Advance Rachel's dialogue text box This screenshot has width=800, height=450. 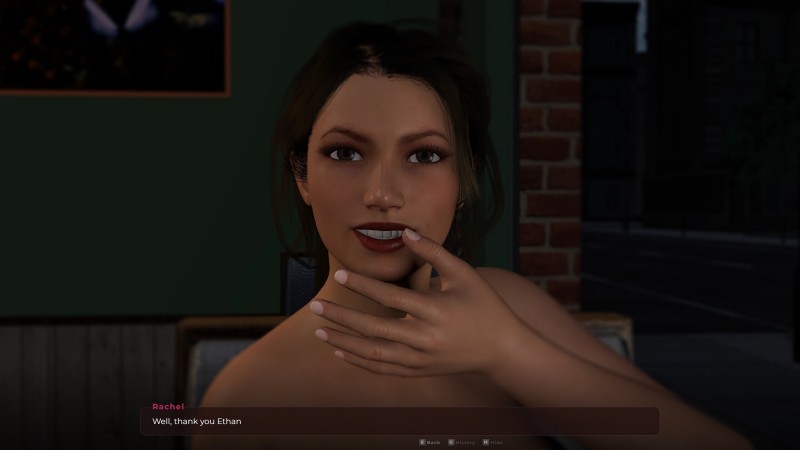coord(400,421)
